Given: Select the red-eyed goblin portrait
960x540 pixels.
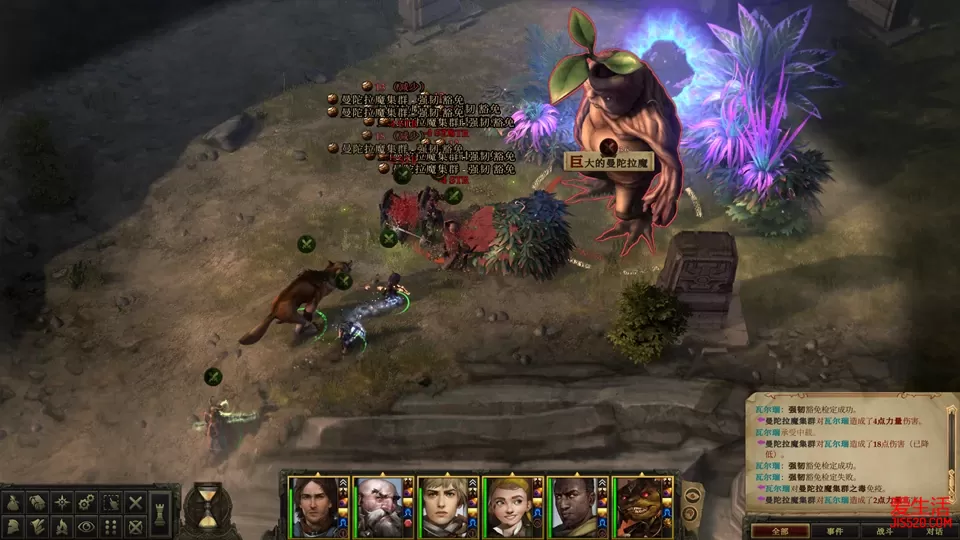Looking at the screenshot, I should [642, 507].
